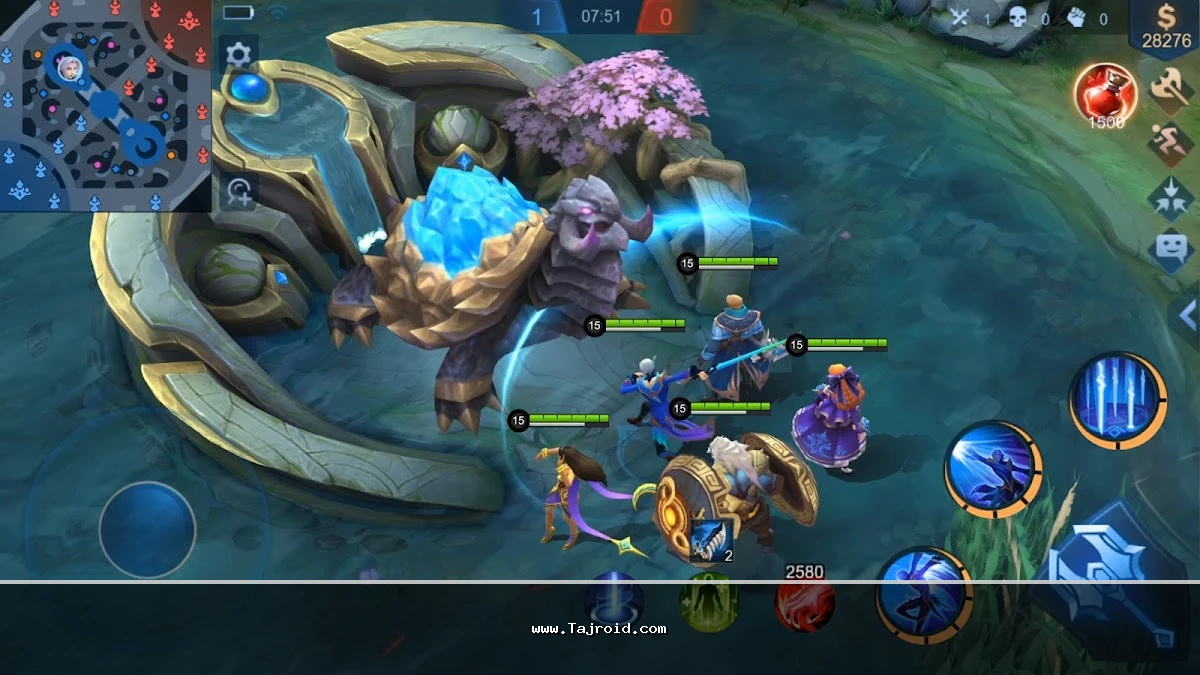Send the gather arrows signal
The image size is (1200, 675).
(1170, 195)
